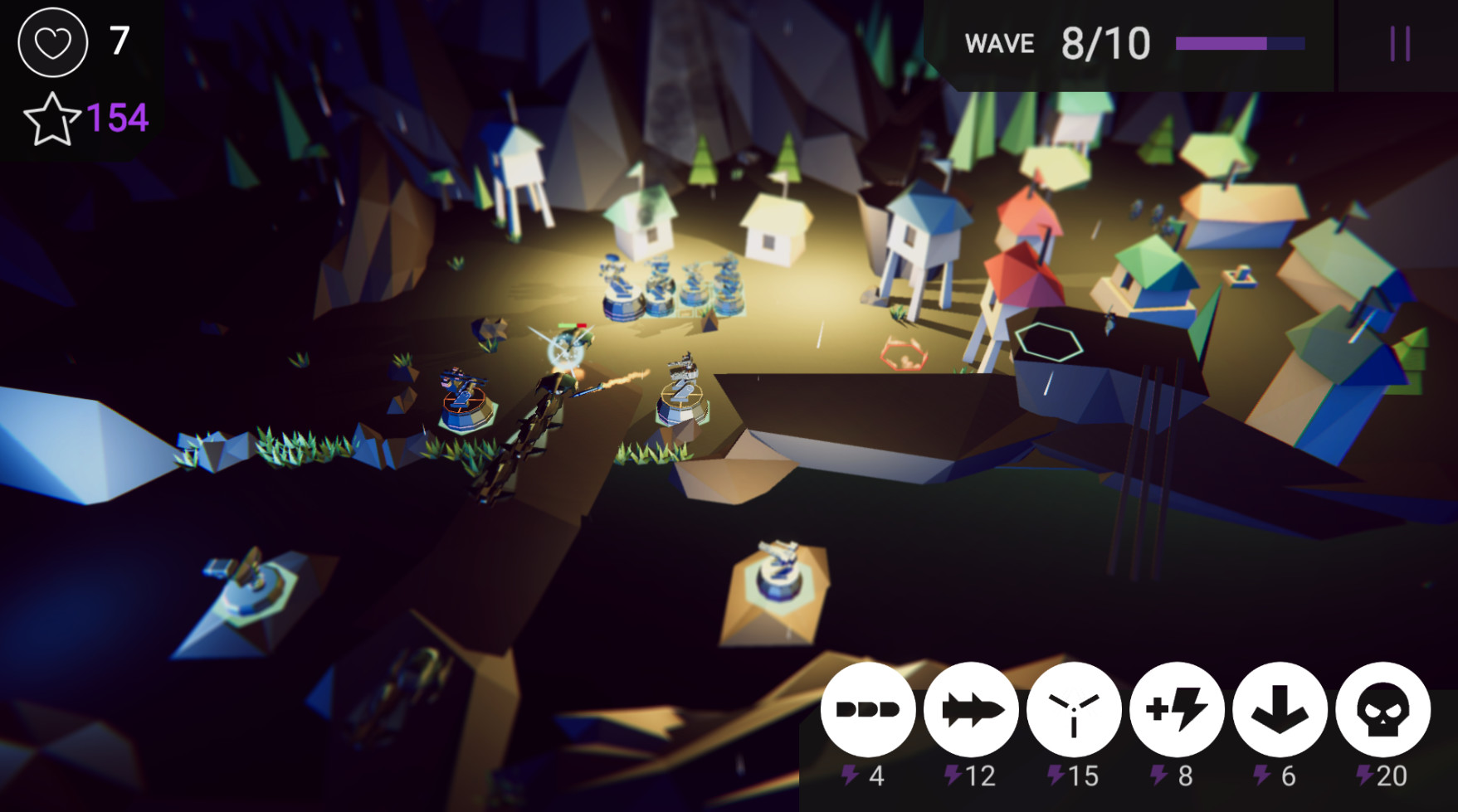Click the star currency icon
The image size is (1458, 812).
[x=51, y=119]
